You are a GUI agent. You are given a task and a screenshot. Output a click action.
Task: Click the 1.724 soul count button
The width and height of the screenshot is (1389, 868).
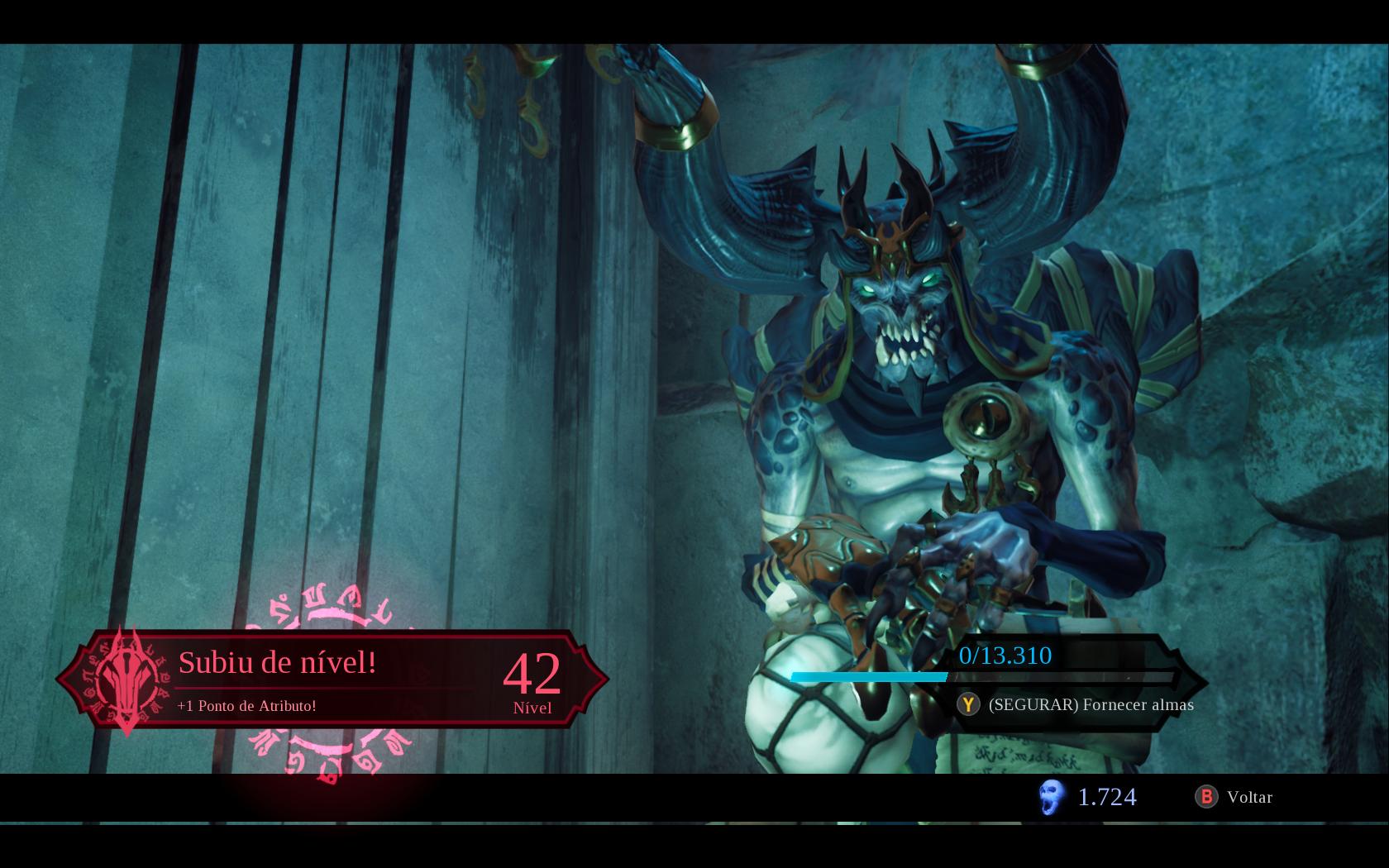point(1106,797)
